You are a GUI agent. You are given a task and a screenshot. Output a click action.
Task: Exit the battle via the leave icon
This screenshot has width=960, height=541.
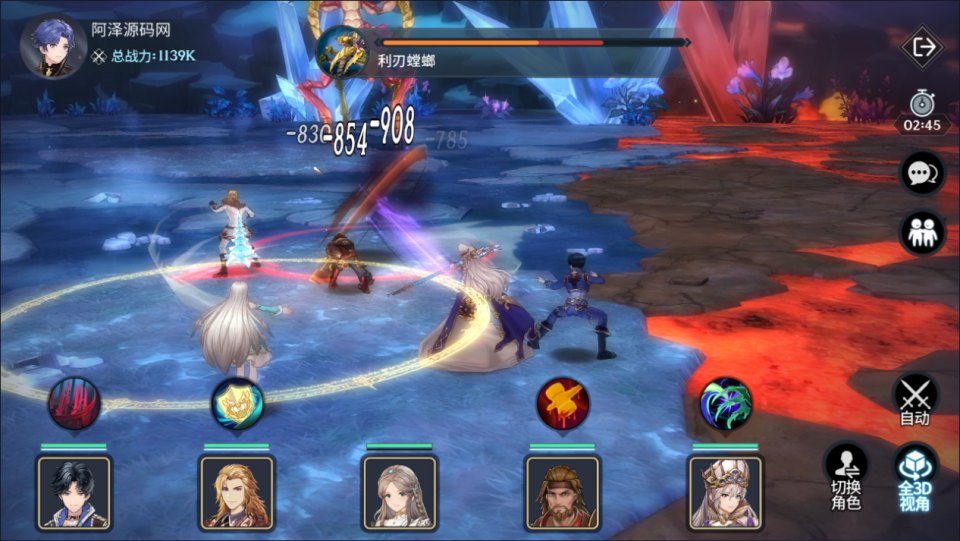click(x=922, y=46)
